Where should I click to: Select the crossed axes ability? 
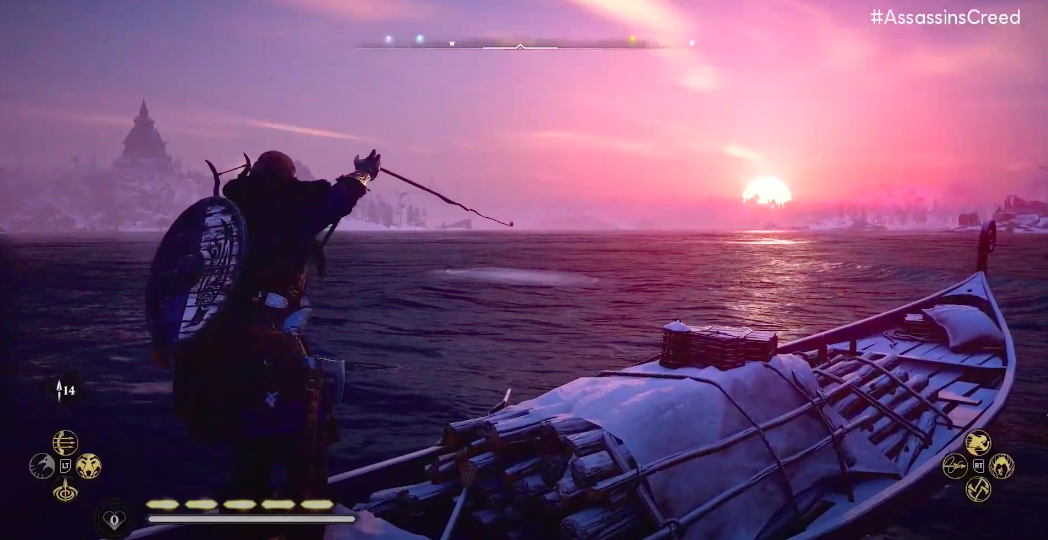click(x=978, y=489)
